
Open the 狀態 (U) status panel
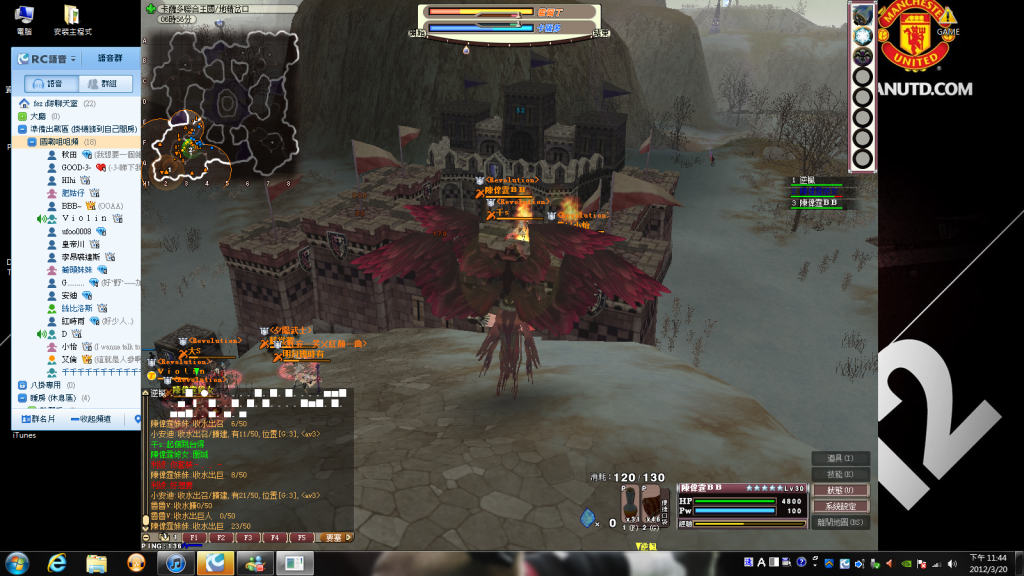[x=840, y=491]
